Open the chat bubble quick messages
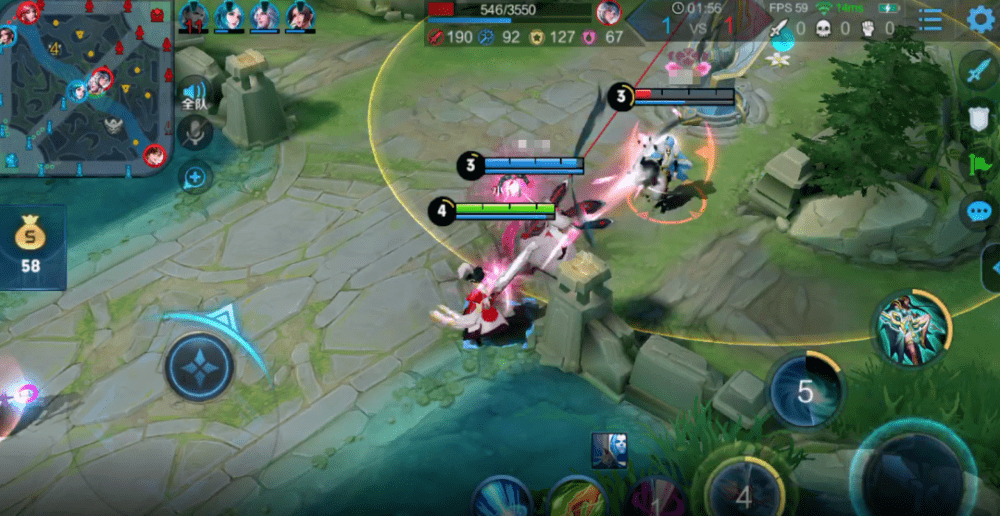1000x516 pixels. pyautogui.click(x=978, y=211)
